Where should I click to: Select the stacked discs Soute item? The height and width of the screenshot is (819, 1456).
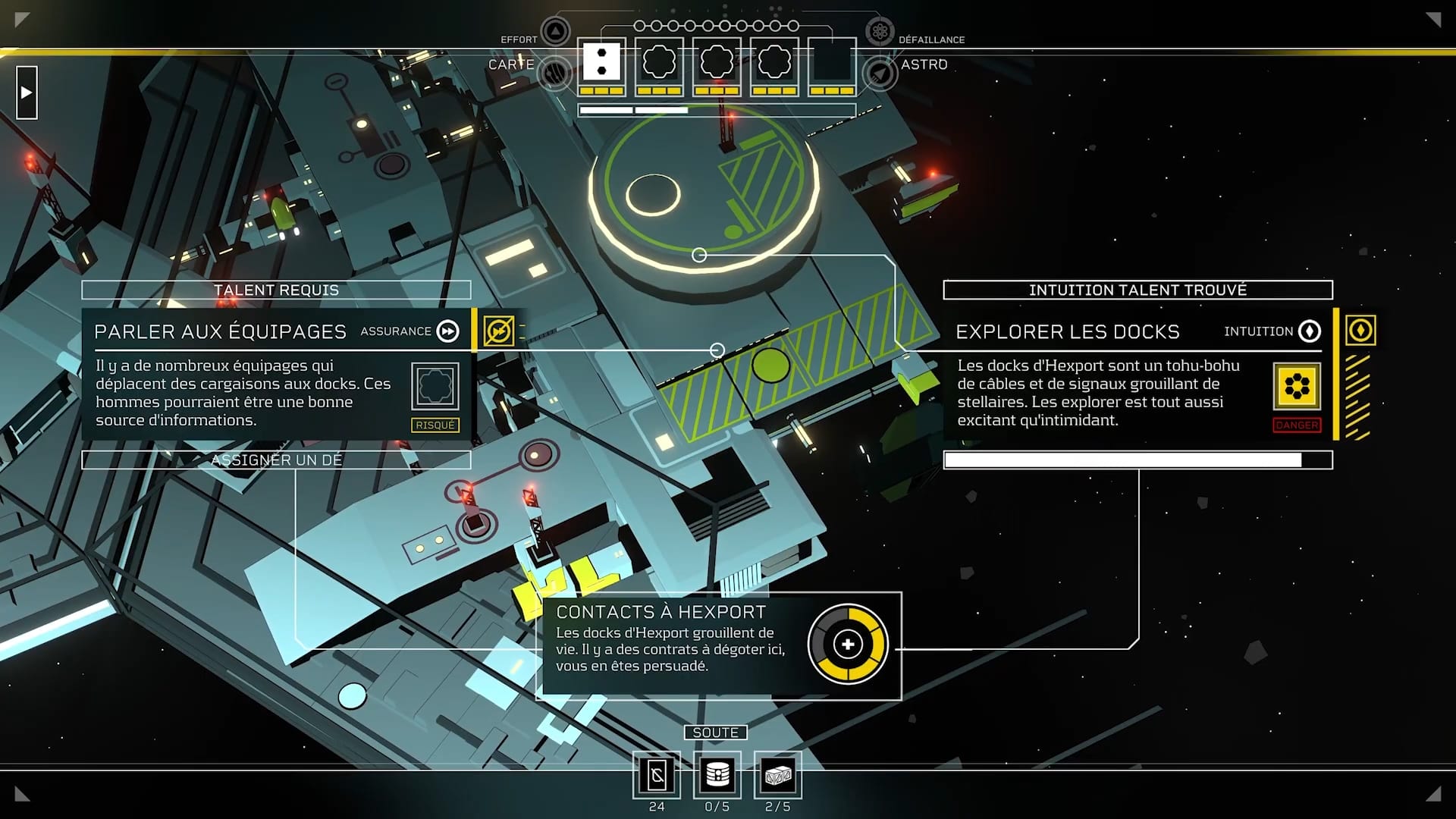(x=717, y=775)
